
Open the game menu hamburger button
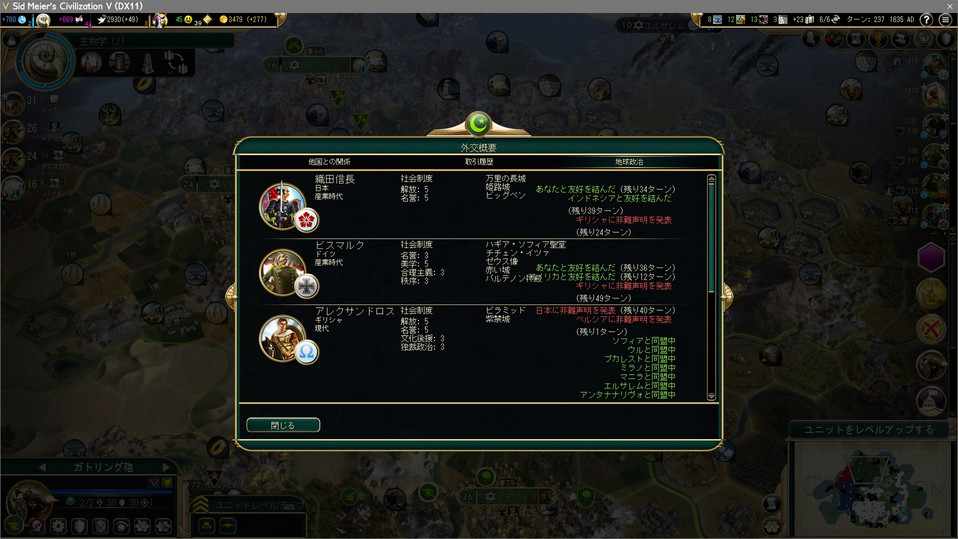(x=945, y=19)
